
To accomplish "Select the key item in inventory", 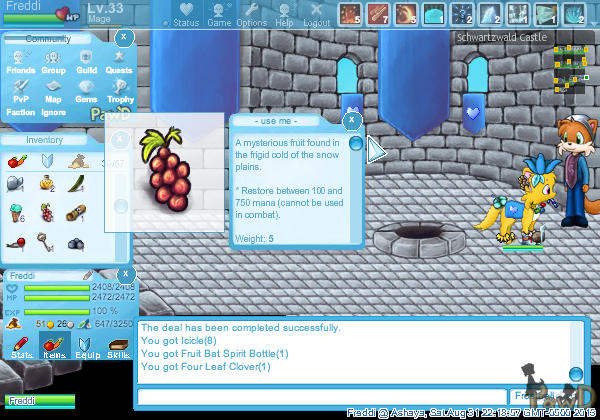I will click(46, 241).
